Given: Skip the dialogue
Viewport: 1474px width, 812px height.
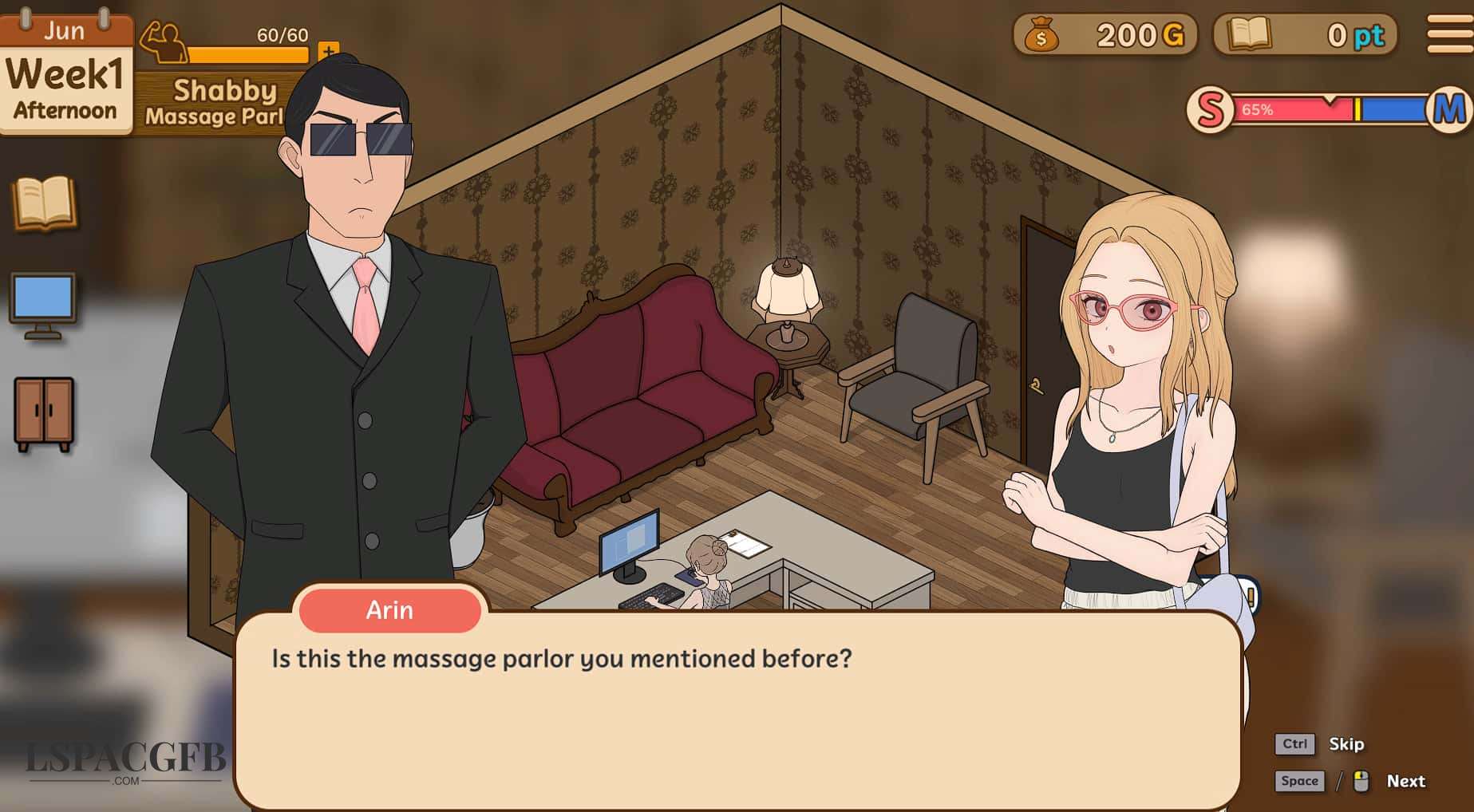Looking at the screenshot, I should coord(1346,744).
